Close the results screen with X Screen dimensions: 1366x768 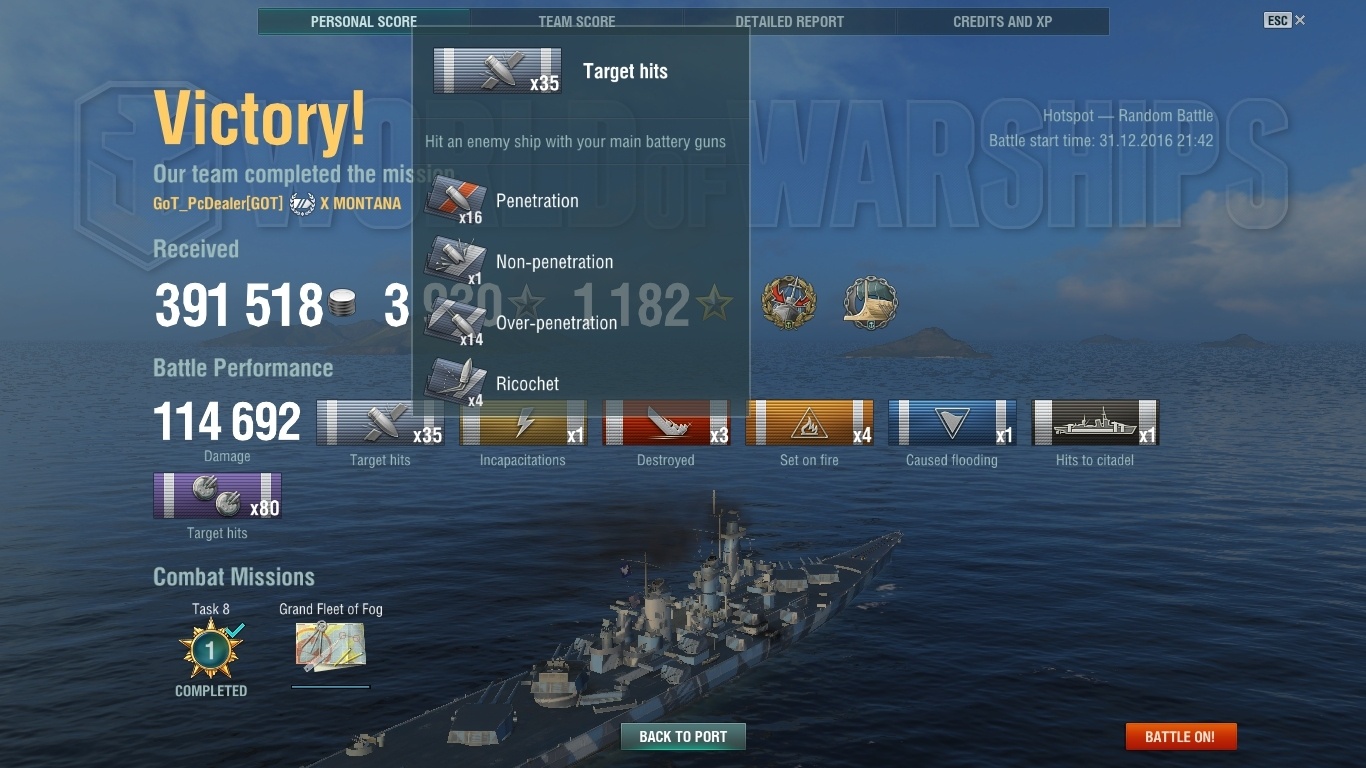(1300, 20)
